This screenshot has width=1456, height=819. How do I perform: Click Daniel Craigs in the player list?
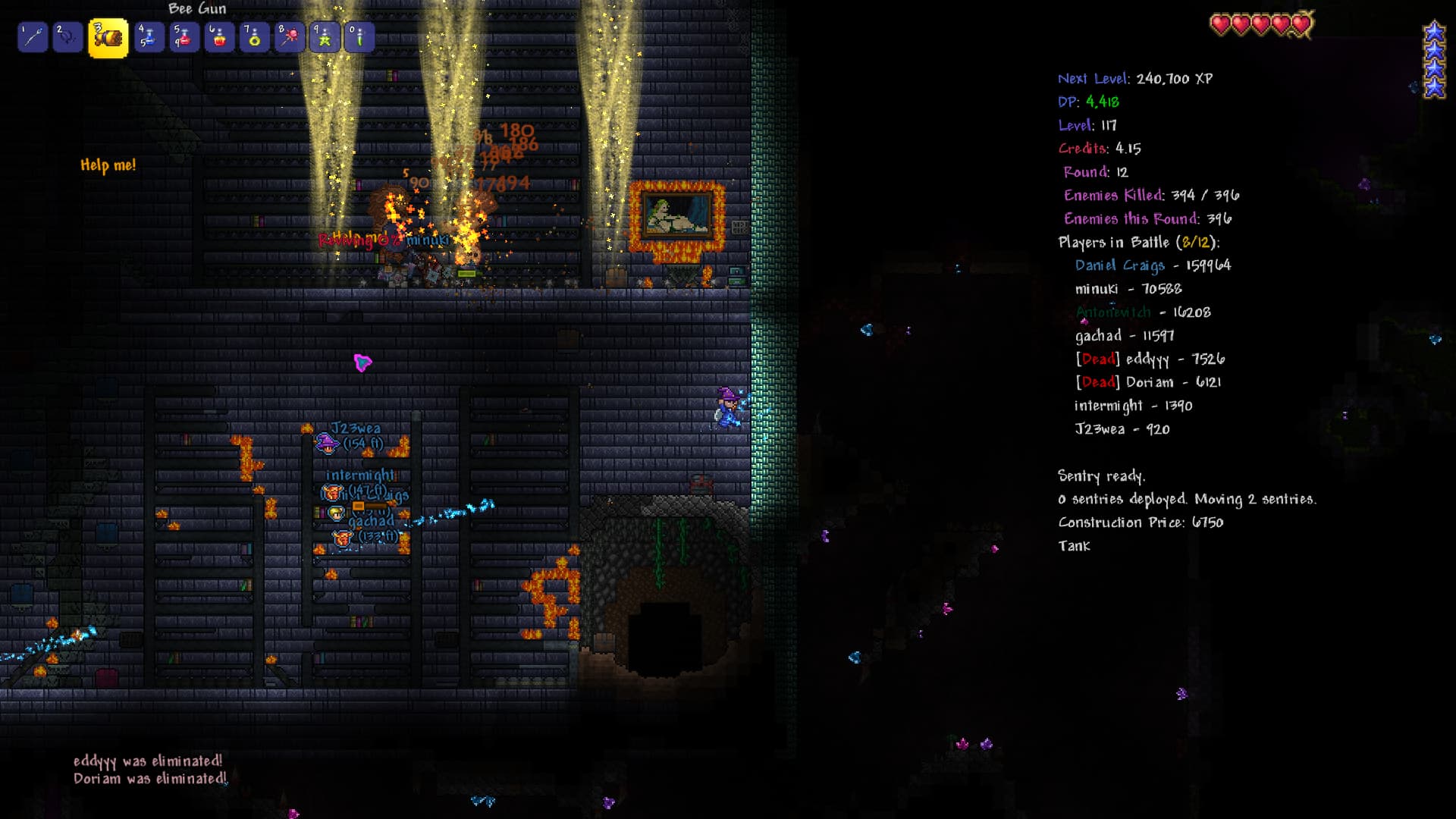pyautogui.click(x=1153, y=265)
